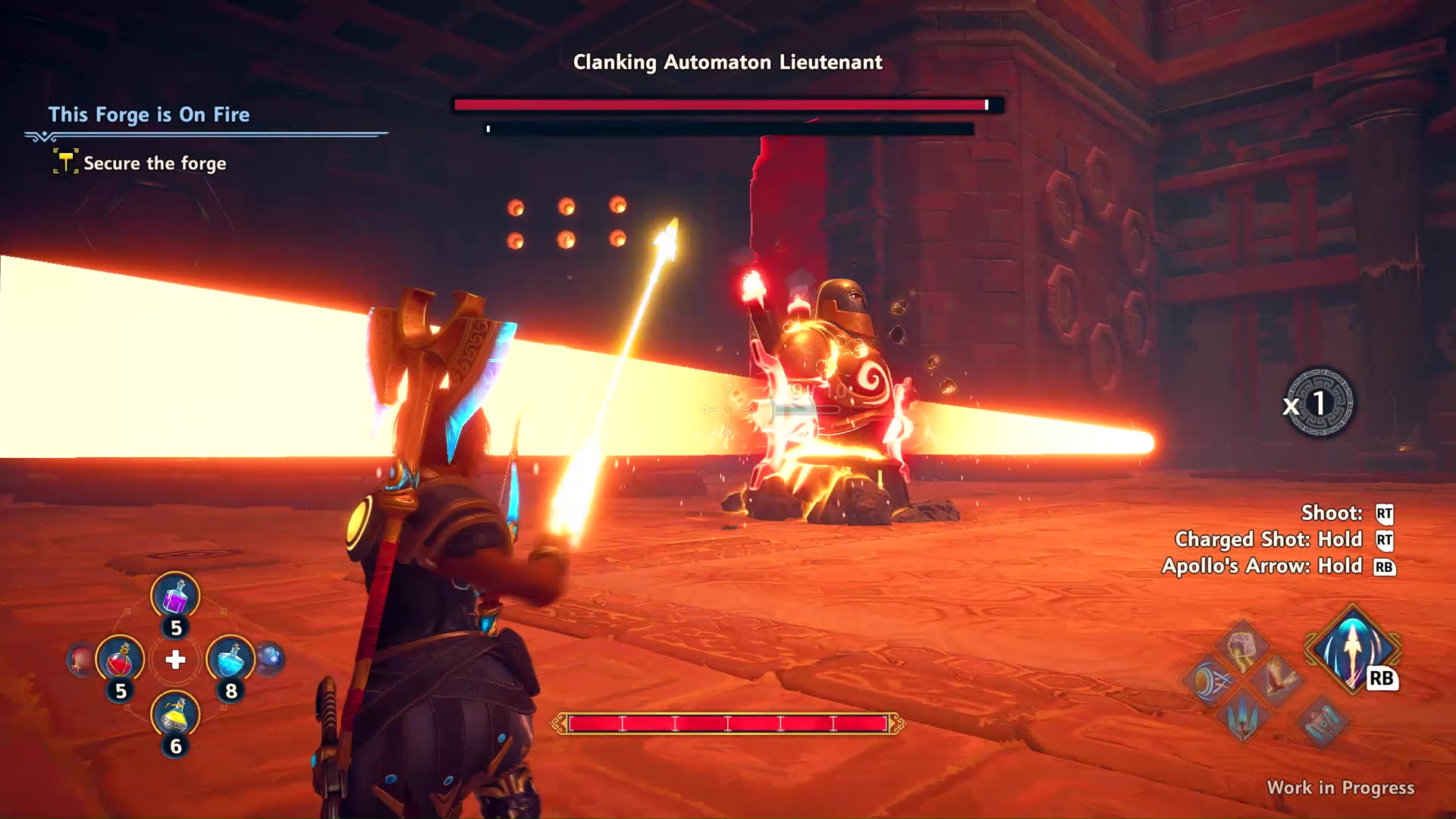Select the shield charge ability icon
This screenshot has height=819, width=1456.
click(1209, 681)
